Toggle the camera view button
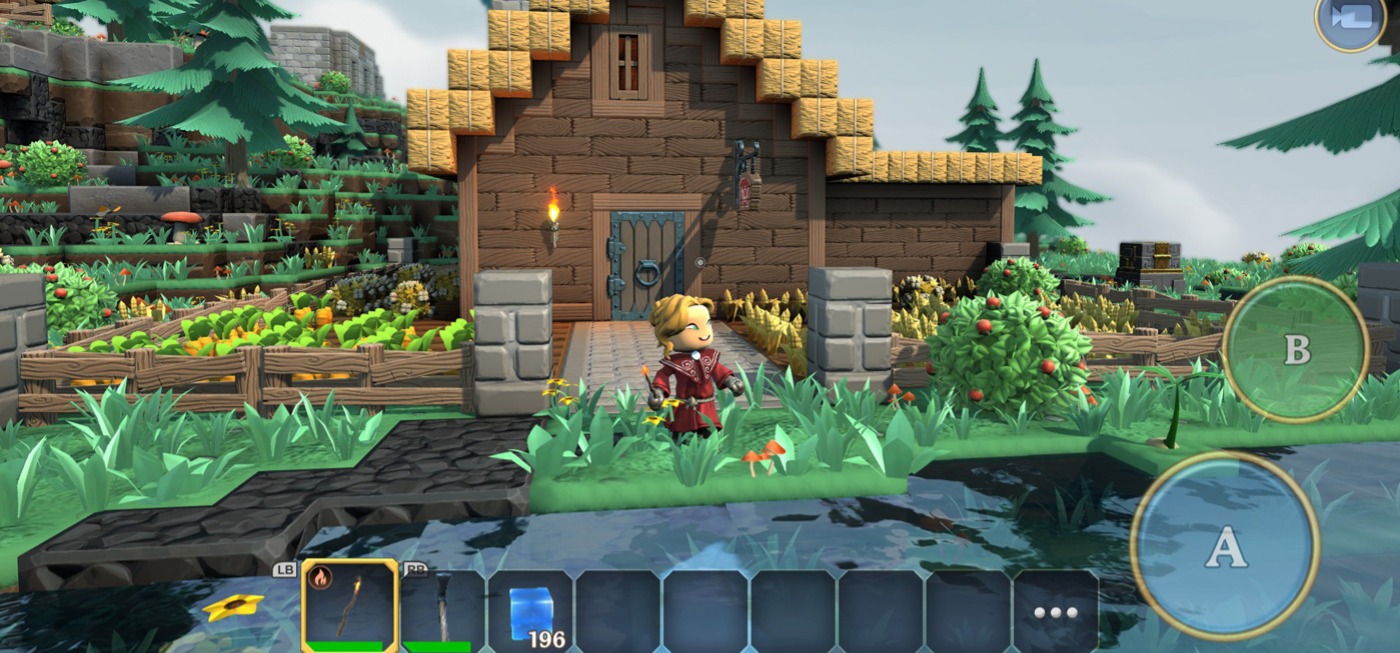The height and width of the screenshot is (653, 1400). pos(1351,19)
